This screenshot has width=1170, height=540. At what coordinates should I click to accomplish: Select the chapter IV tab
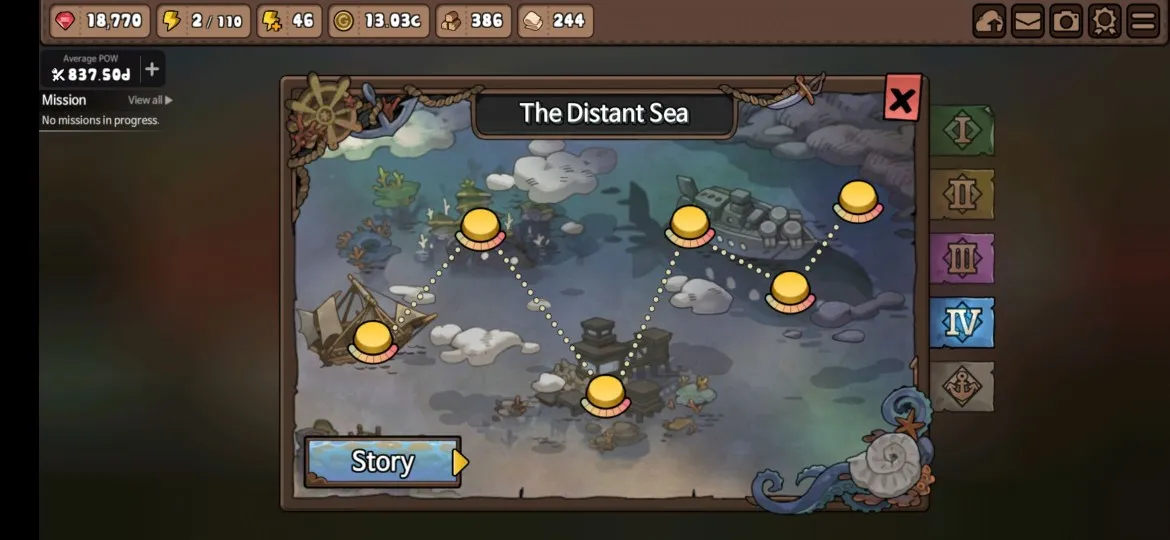[x=962, y=322]
